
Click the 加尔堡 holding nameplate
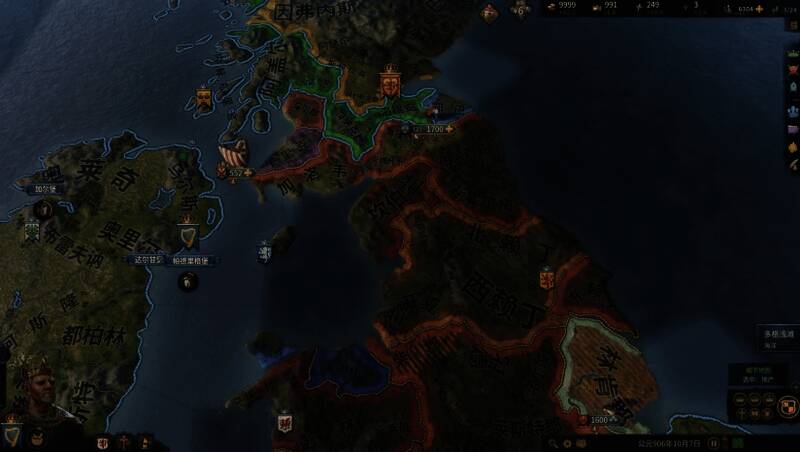tap(47, 188)
